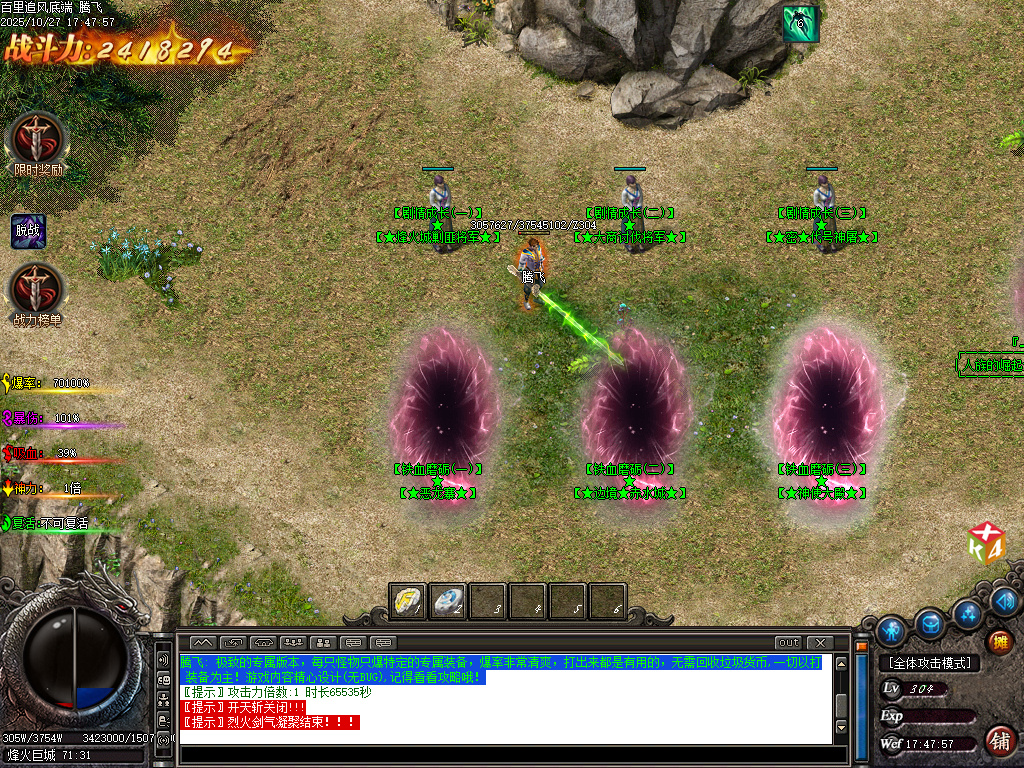Close the chat panel with X button
This screenshot has height=768, width=1024.
(x=820, y=642)
